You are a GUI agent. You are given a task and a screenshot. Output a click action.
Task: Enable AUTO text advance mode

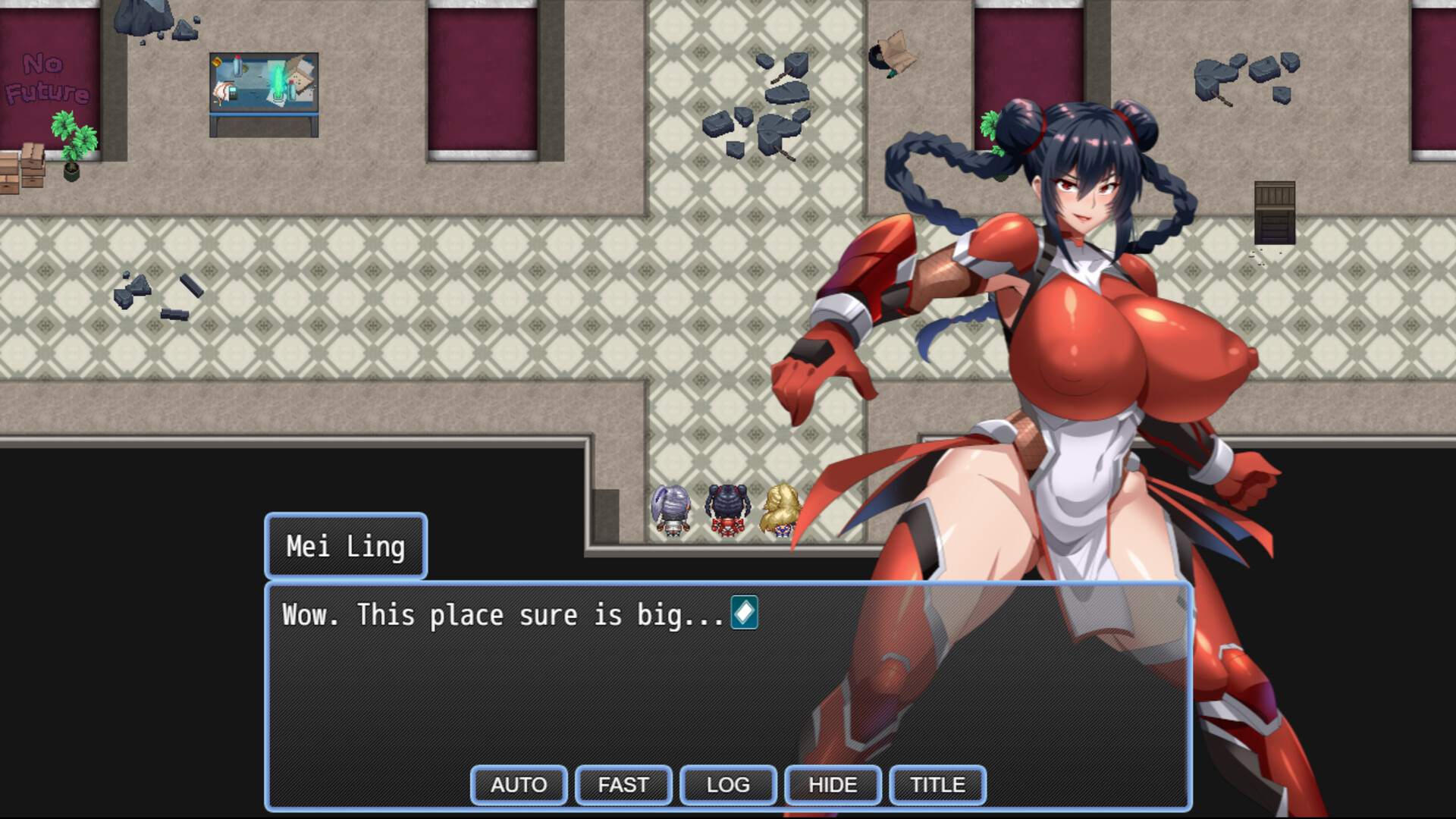[518, 785]
